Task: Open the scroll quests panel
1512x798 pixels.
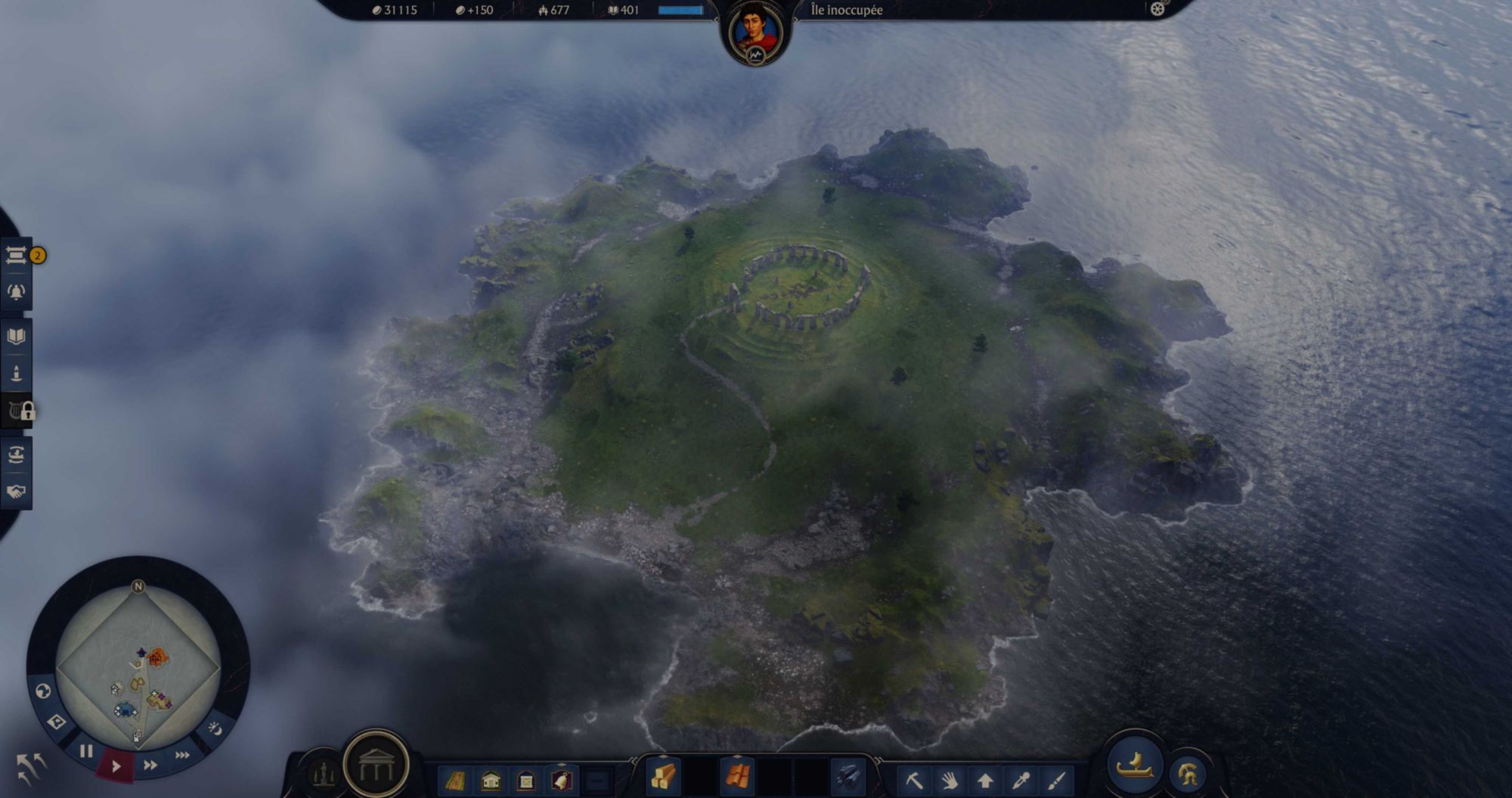Action: coord(16,255)
